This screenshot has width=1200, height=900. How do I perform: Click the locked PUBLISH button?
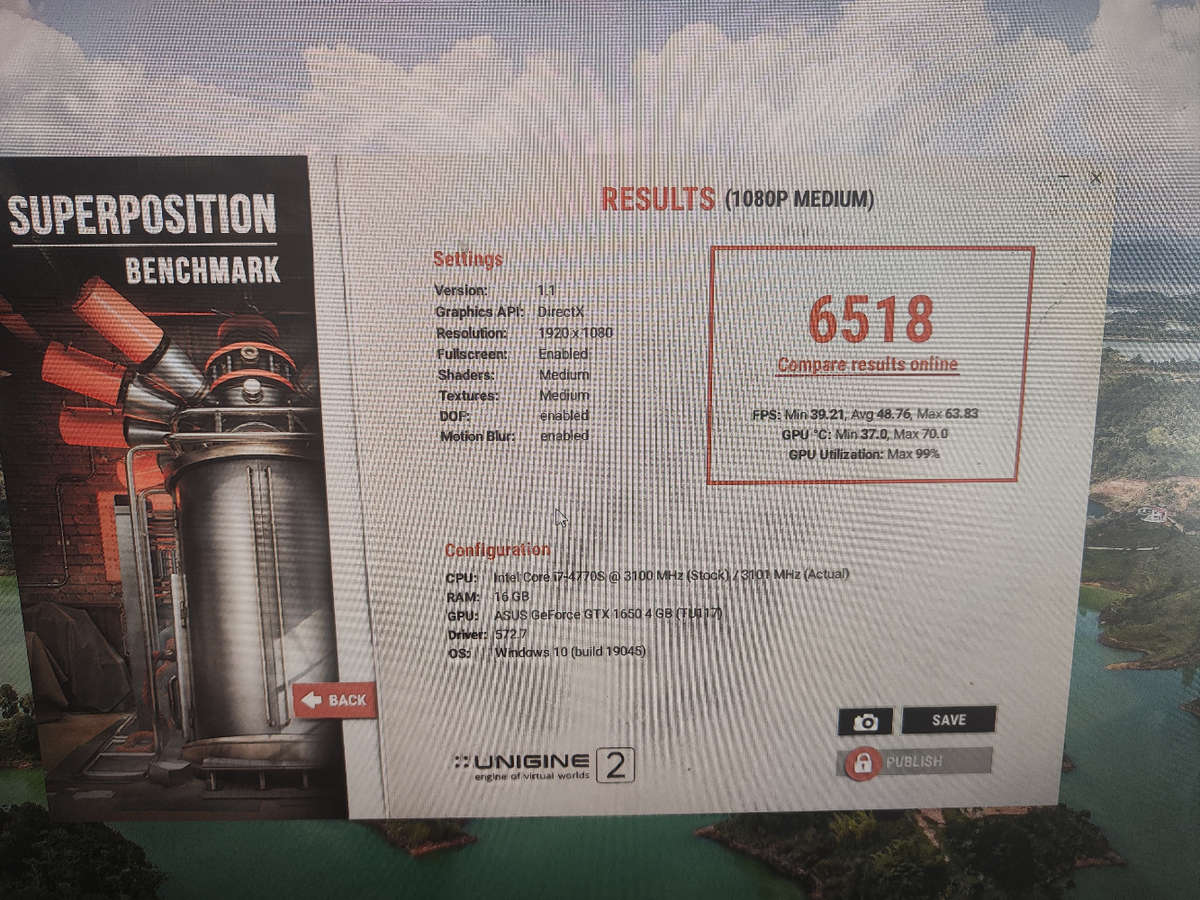pyautogui.click(x=914, y=762)
